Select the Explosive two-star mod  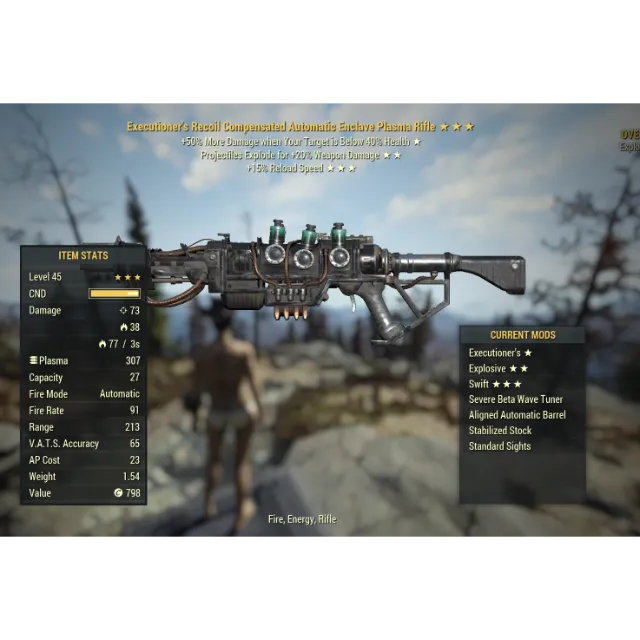coord(497,369)
